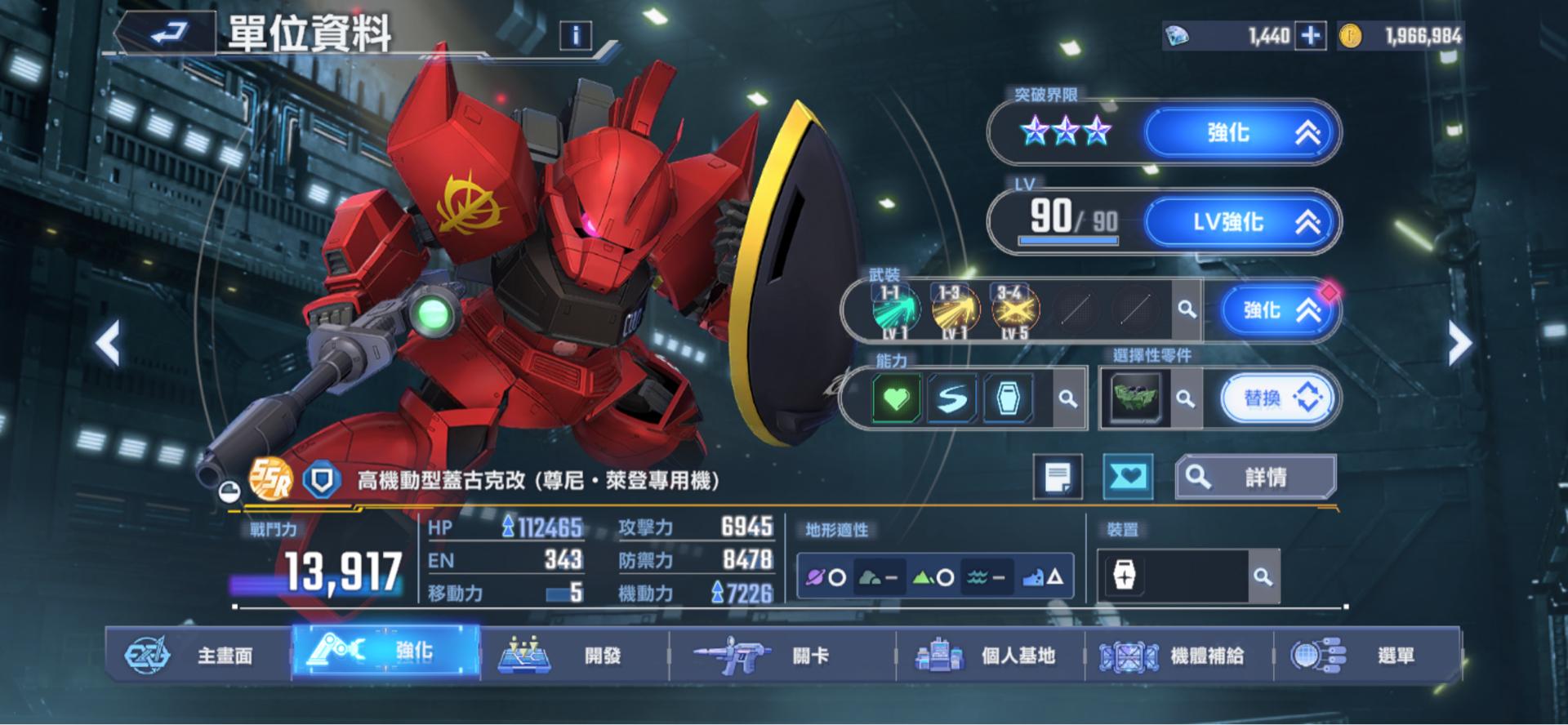Open 詳情 unit details
Image resolution: width=1568 pixels, height=725 pixels.
tap(1255, 477)
